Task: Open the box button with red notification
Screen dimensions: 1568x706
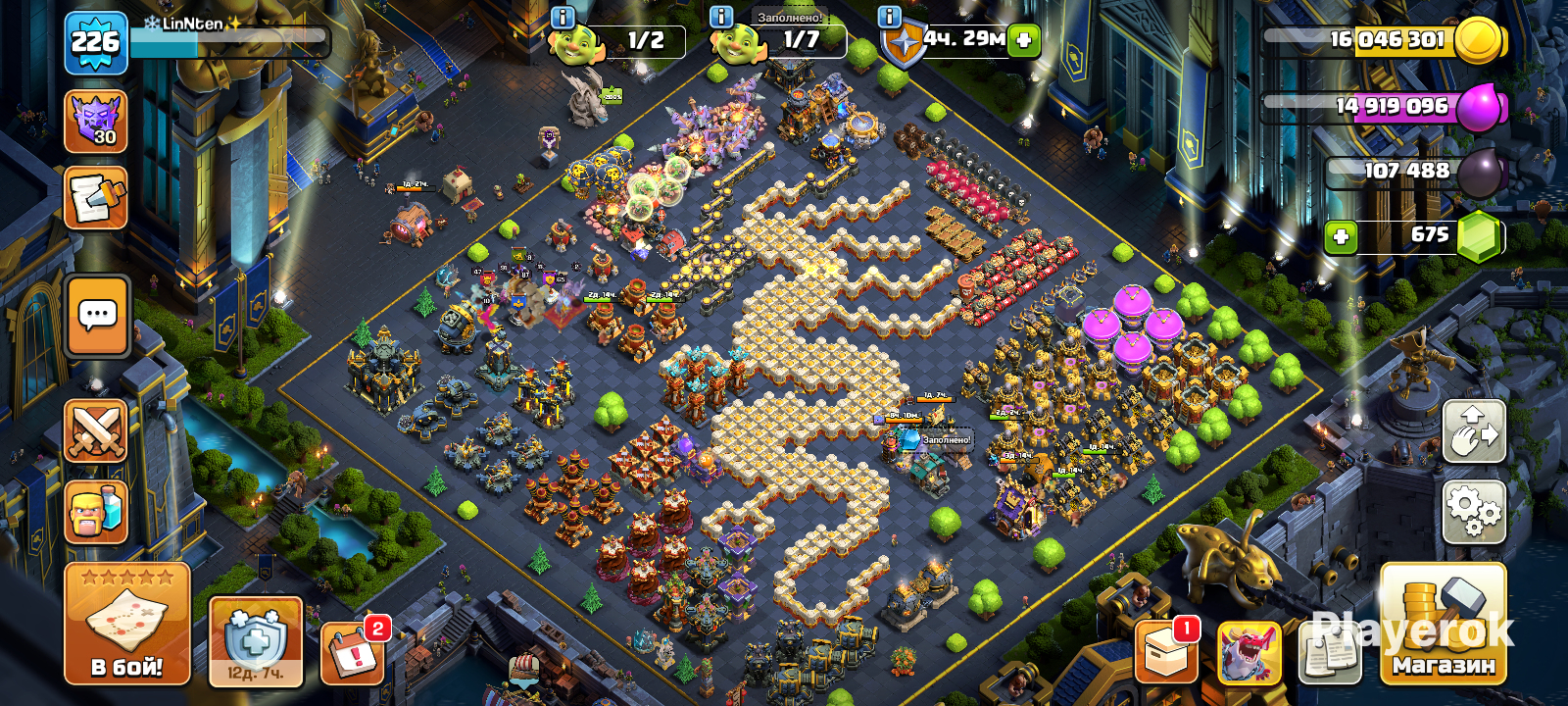Action: point(1166,652)
